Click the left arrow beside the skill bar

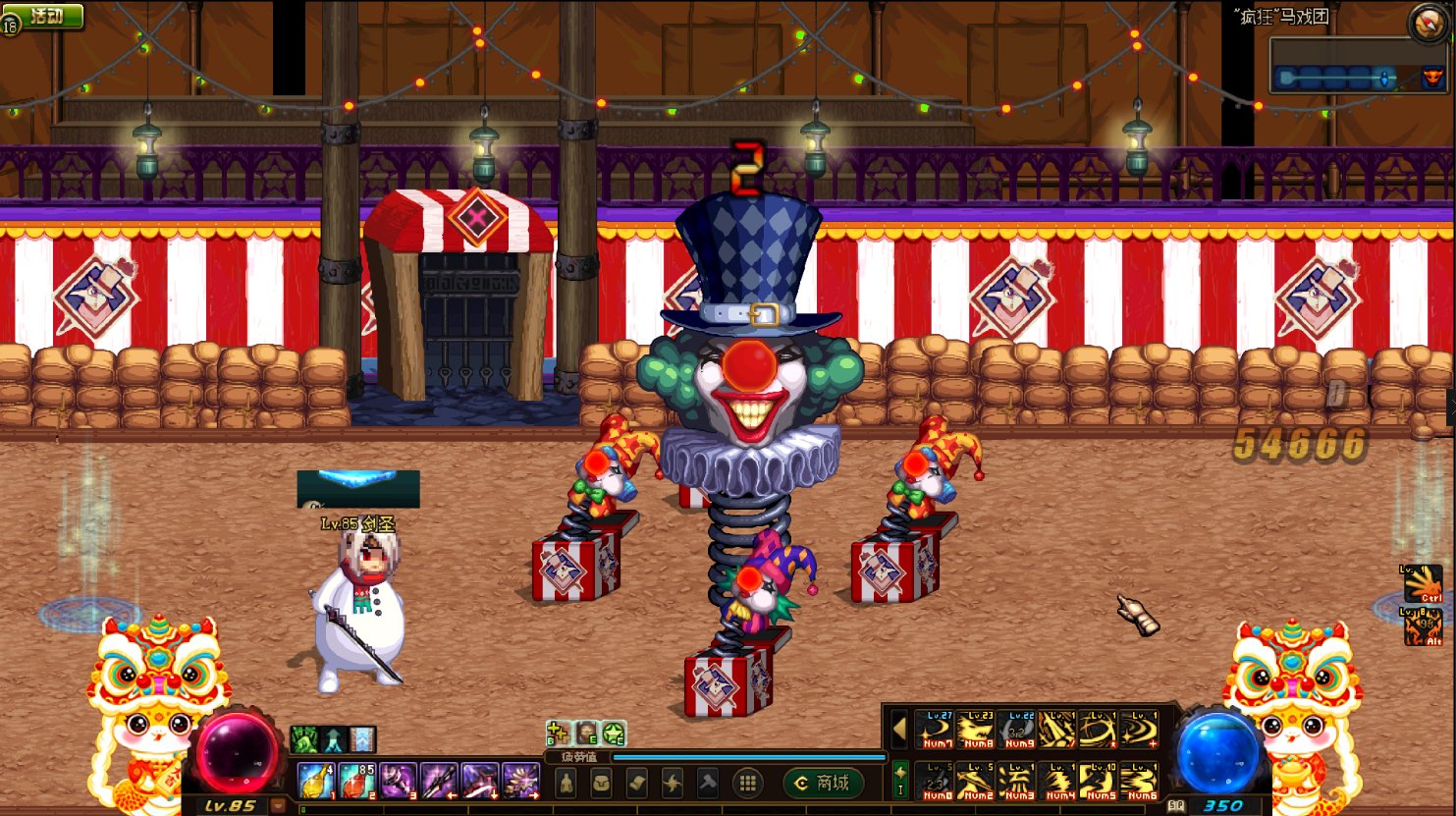[899, 730]
